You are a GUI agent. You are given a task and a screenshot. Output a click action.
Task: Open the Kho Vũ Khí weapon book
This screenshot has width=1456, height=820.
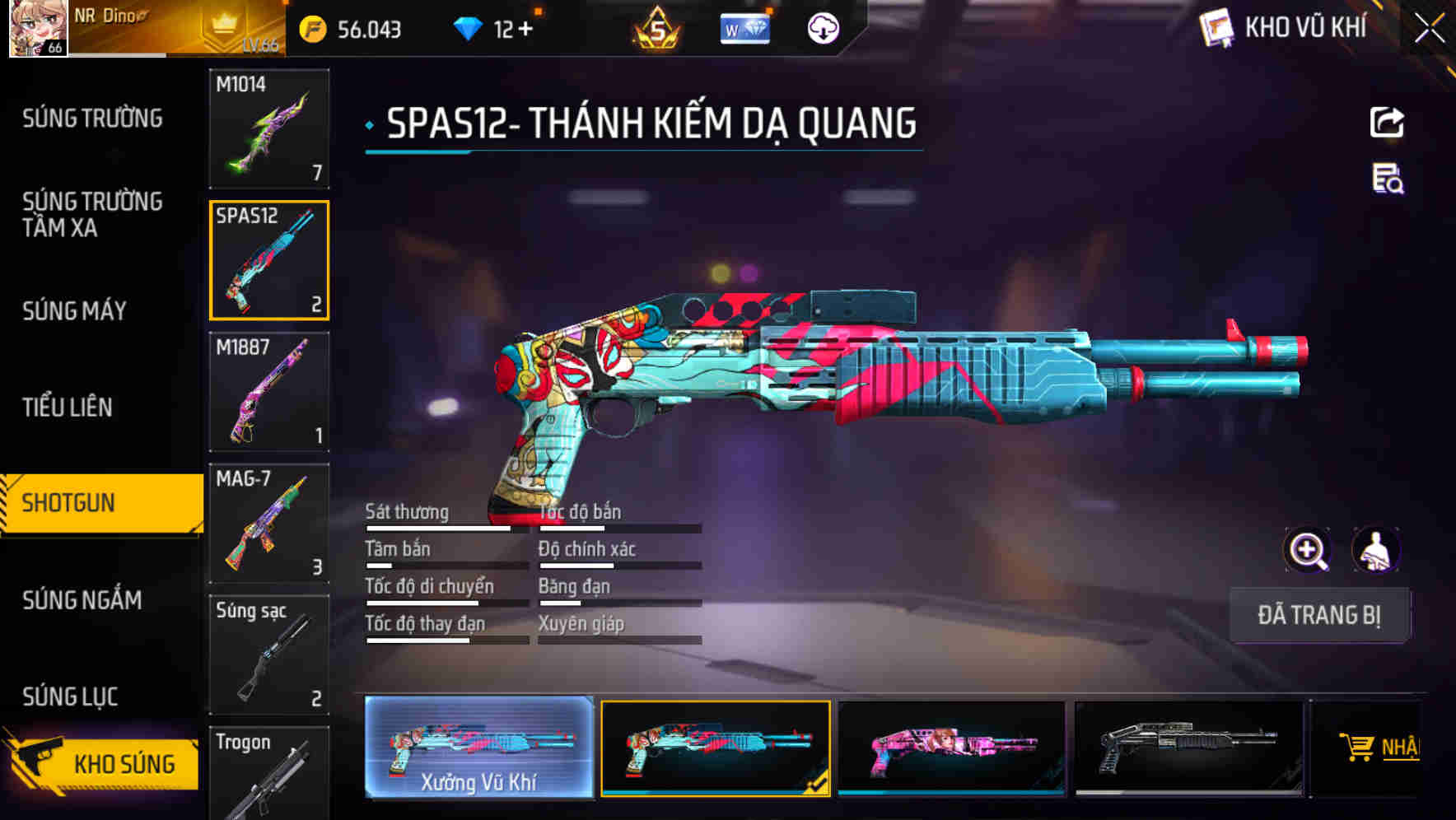click(1272, 27)
